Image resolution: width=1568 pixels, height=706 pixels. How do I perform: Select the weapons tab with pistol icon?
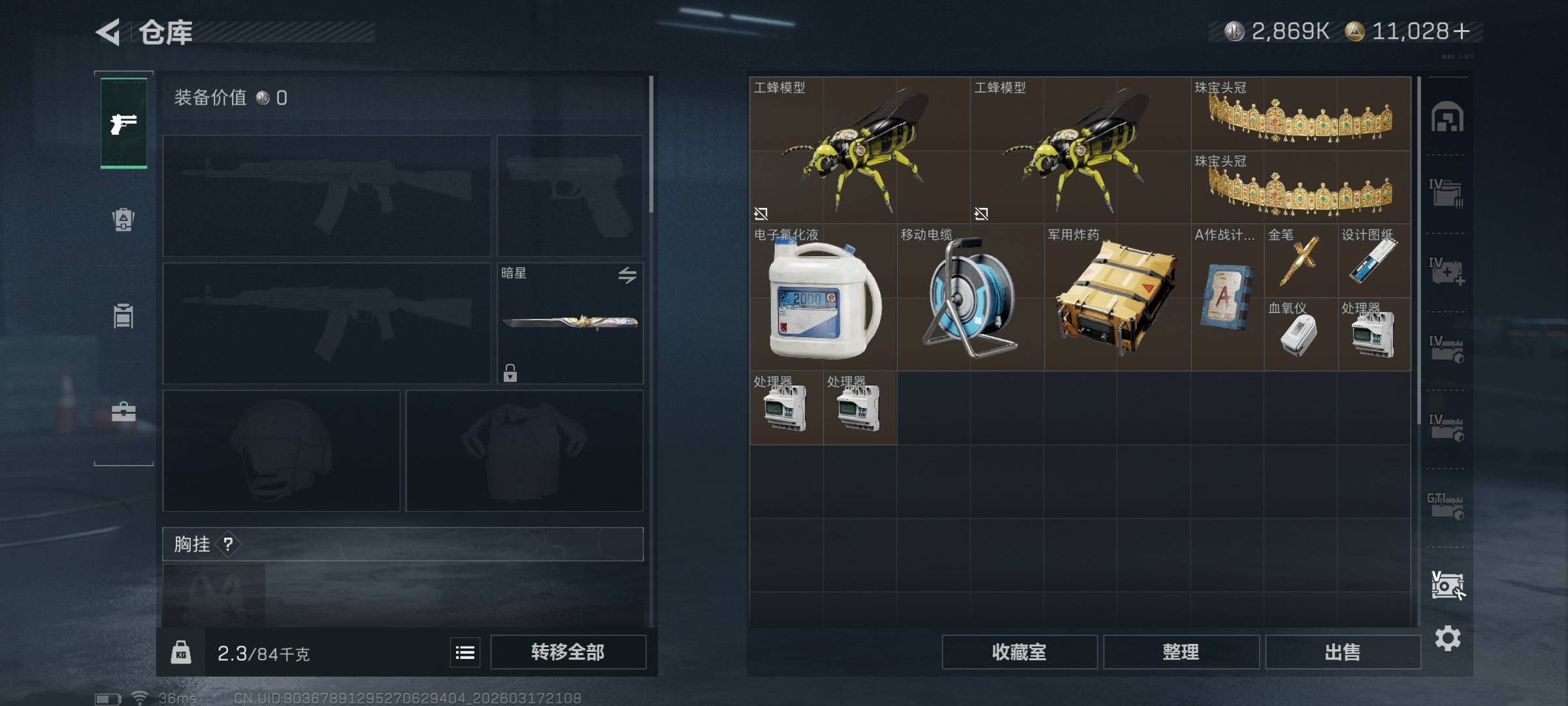pyautogui.click(x=123, y=123)
